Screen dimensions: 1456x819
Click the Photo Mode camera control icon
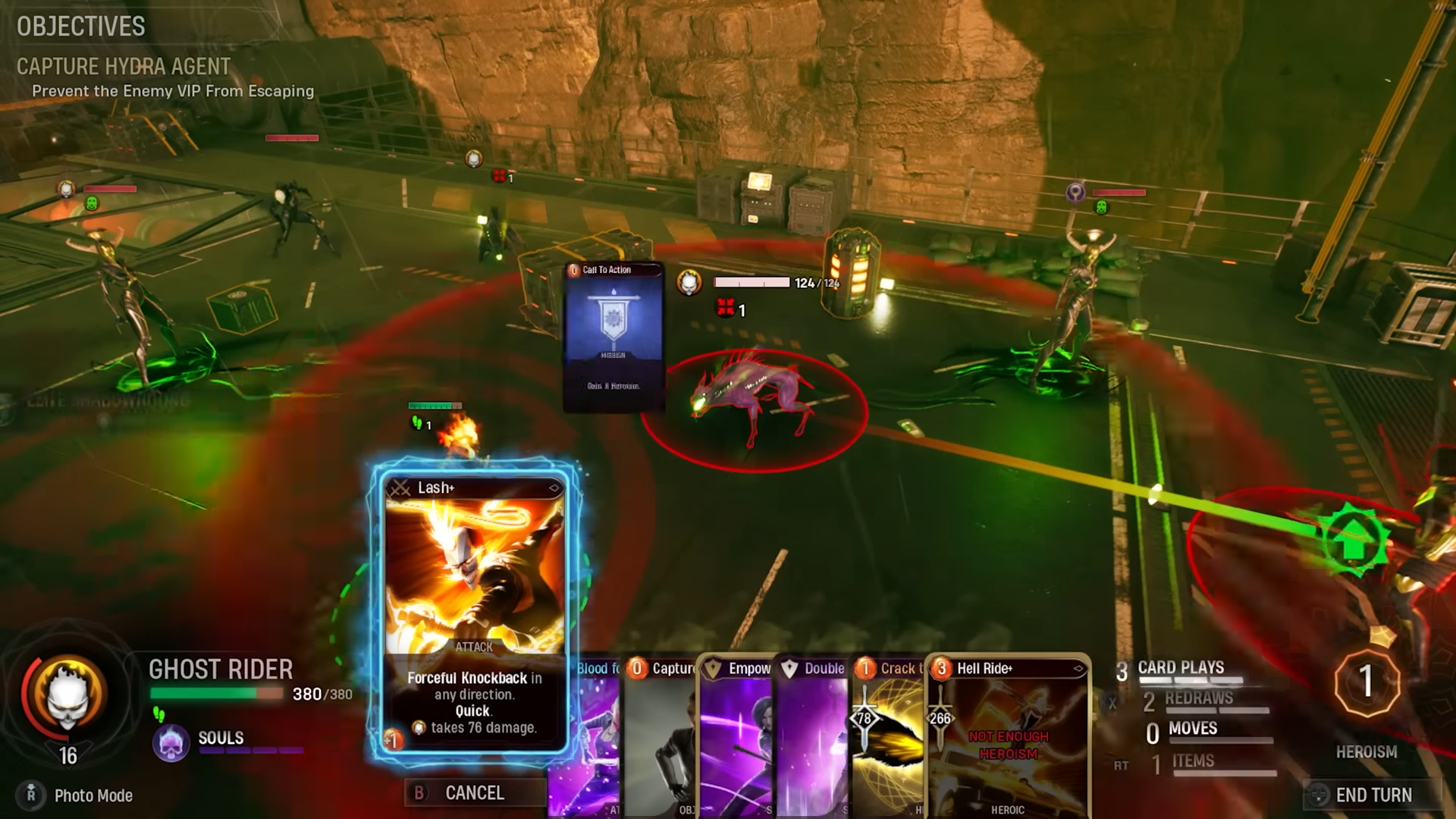[32, 795]
